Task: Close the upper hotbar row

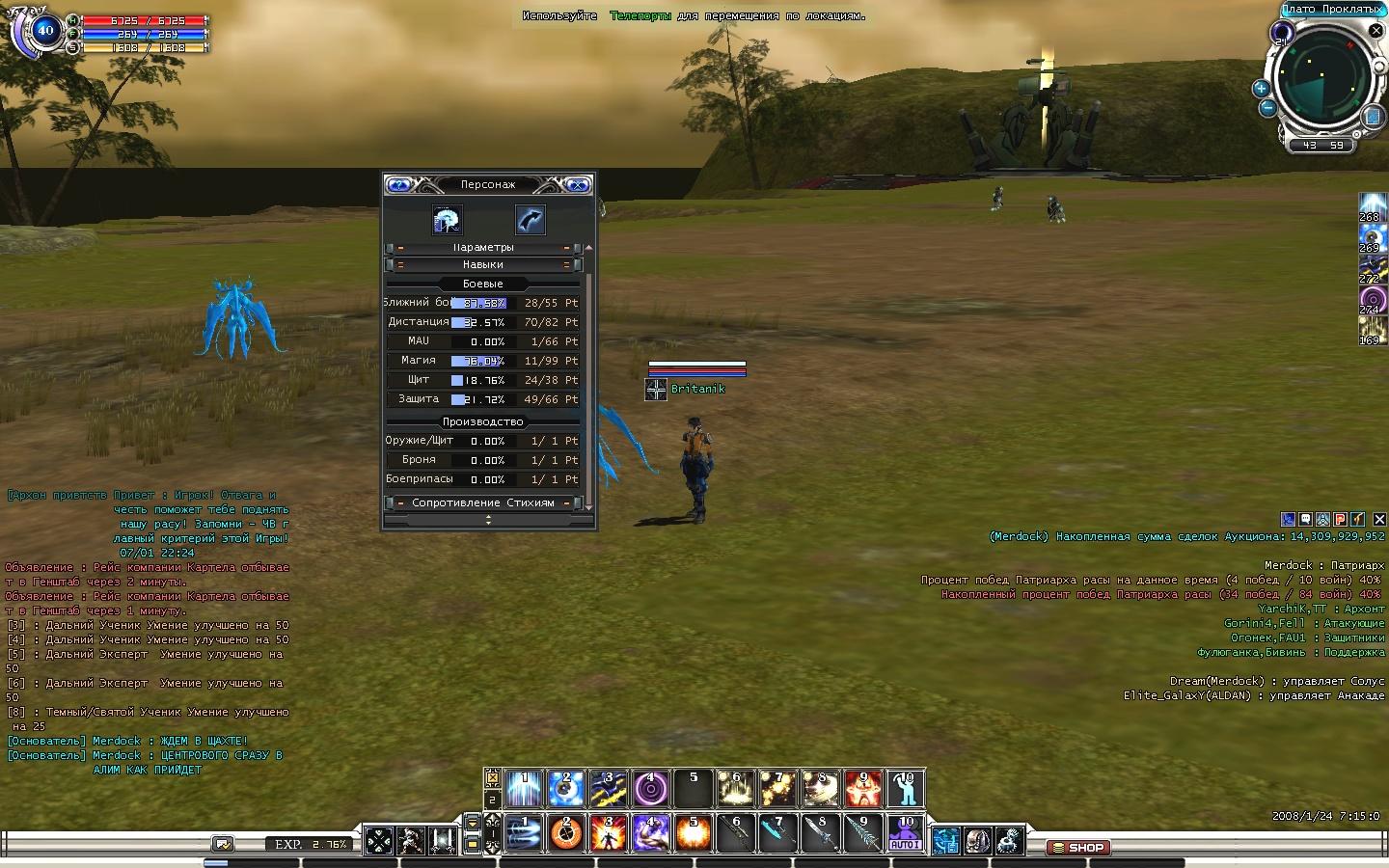Action: pyautogui.click(x=492, y=777)
